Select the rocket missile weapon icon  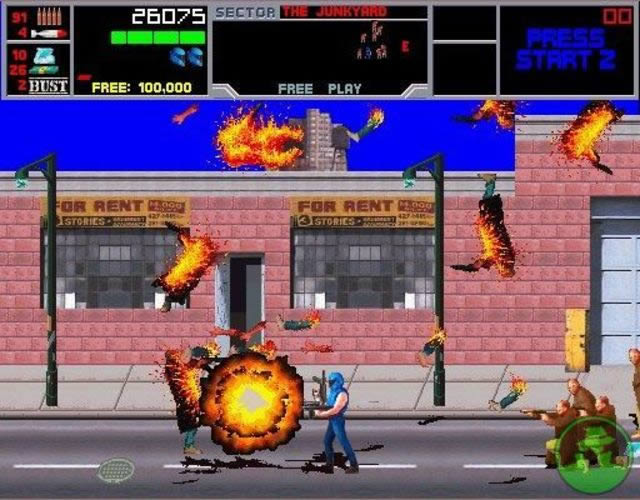click(49, 34)
